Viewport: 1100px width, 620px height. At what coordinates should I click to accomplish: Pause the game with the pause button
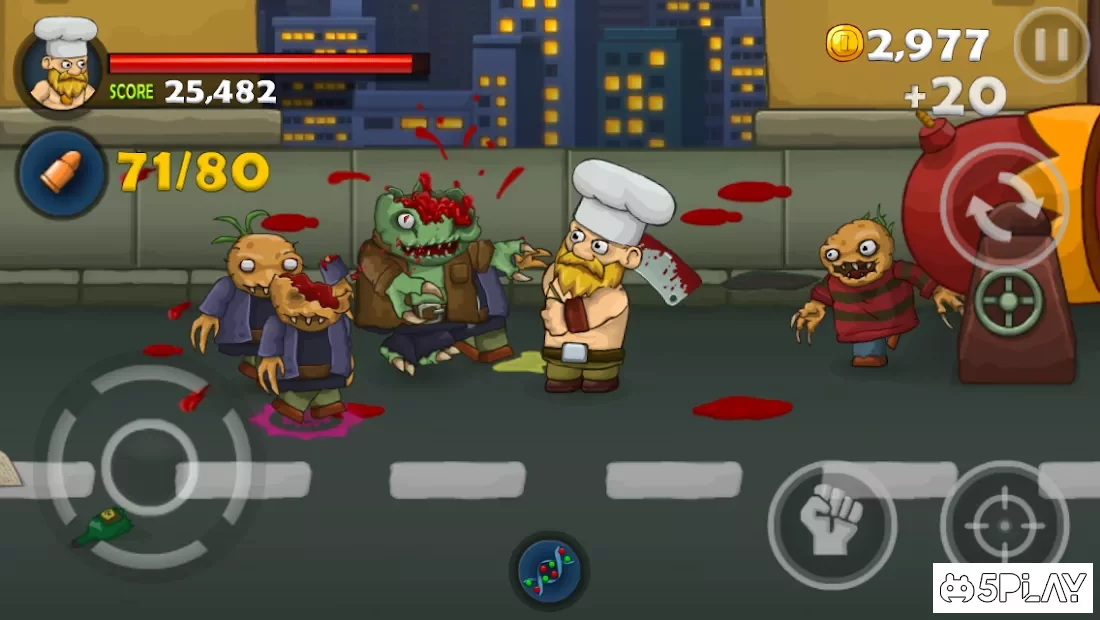pos(1051,45)
